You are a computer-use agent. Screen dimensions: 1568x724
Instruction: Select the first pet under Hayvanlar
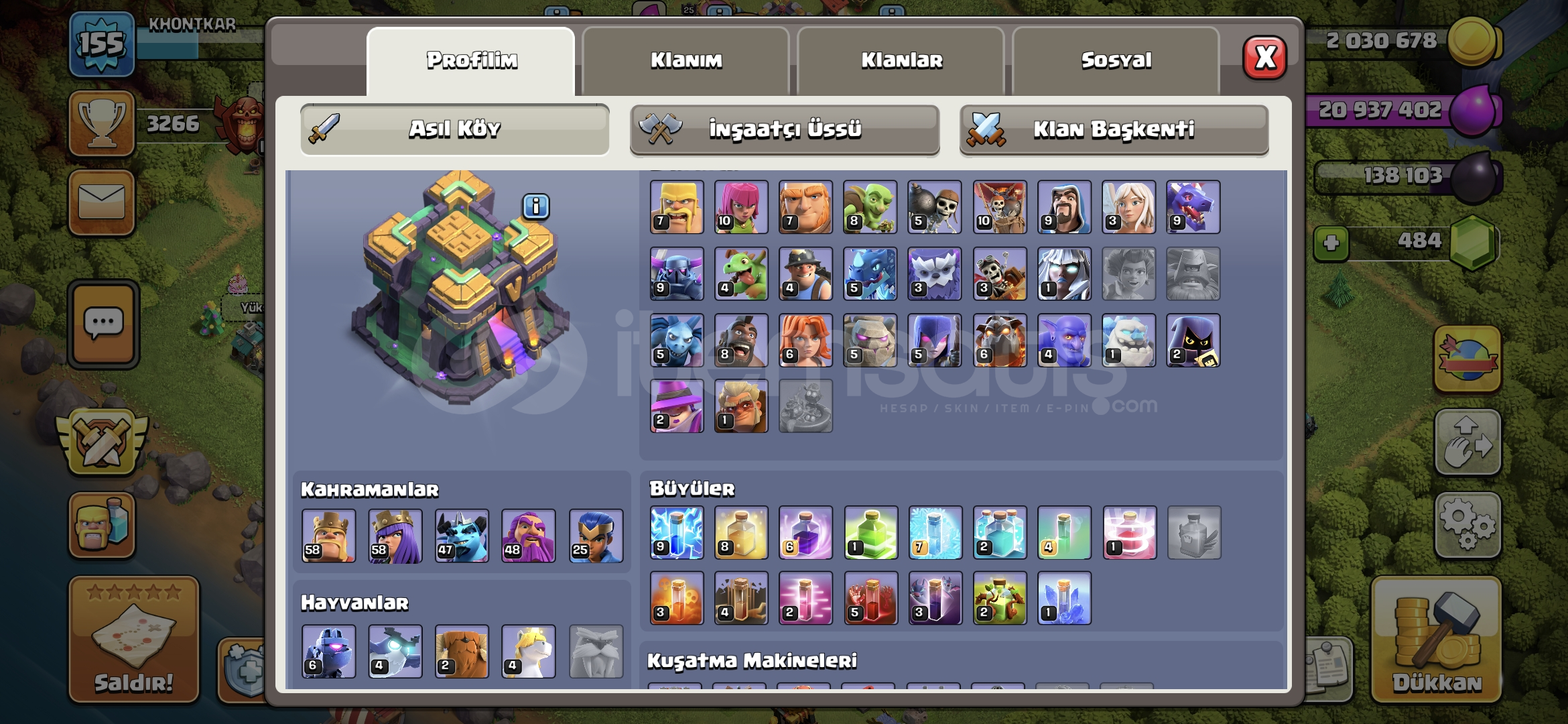point(328,652)
